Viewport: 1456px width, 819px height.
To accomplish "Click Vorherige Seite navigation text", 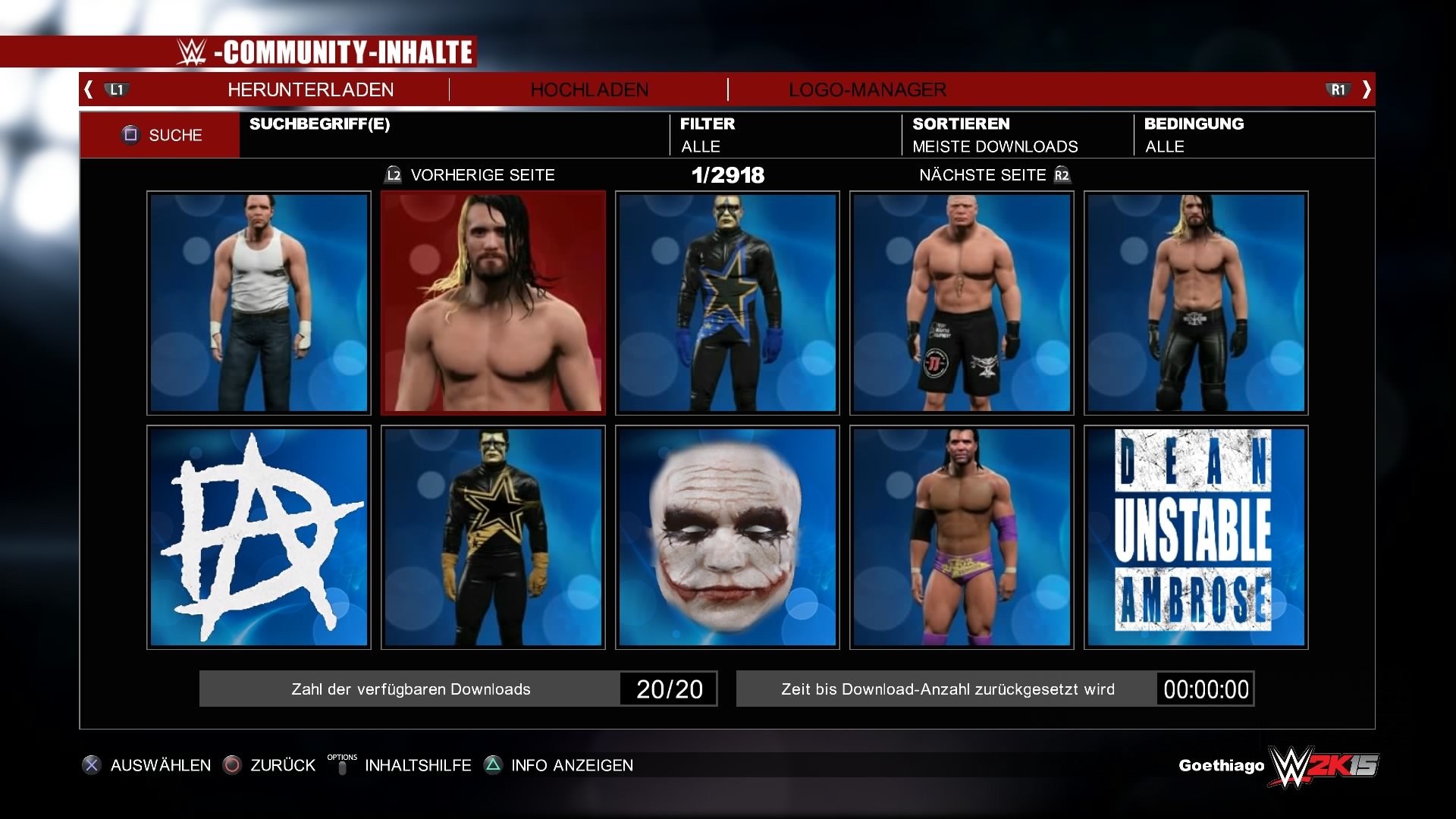I will 483,174.
